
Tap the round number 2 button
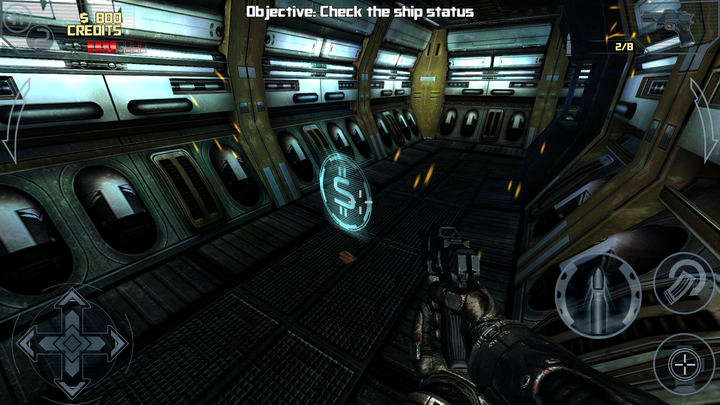click(41, 38)
